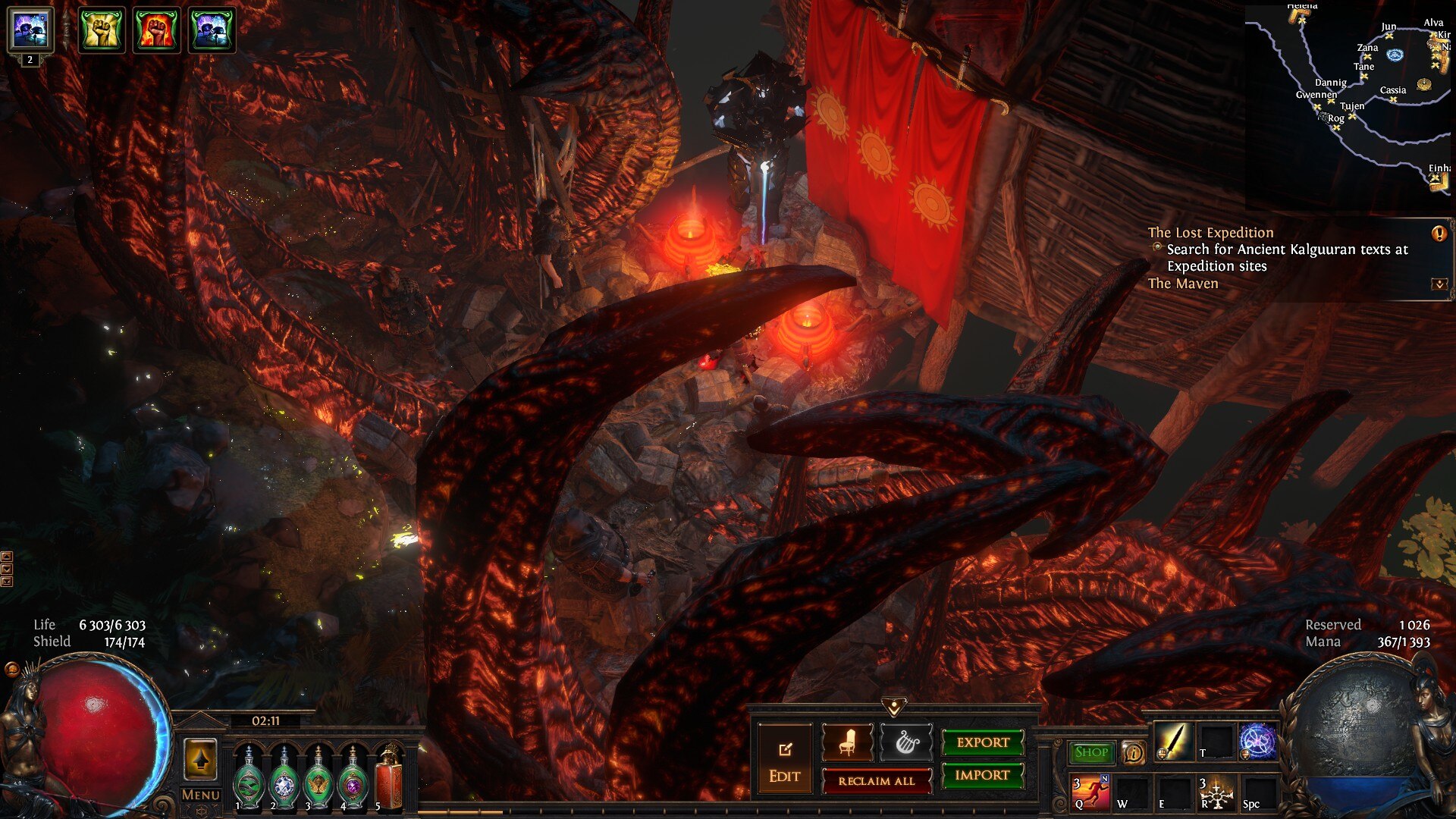This screenshot has width=1456, height=819.
Task: Open the green Shop button
Action: [x=1091, y=752]
